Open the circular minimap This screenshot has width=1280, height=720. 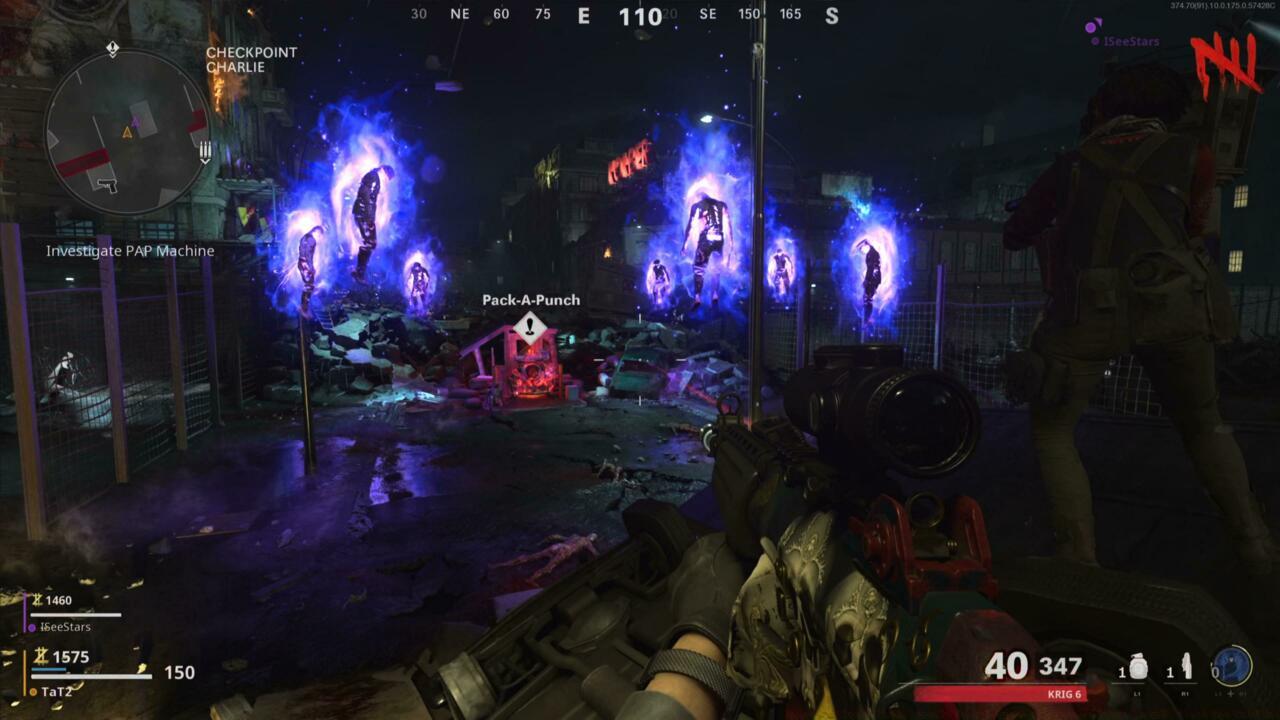127,132
